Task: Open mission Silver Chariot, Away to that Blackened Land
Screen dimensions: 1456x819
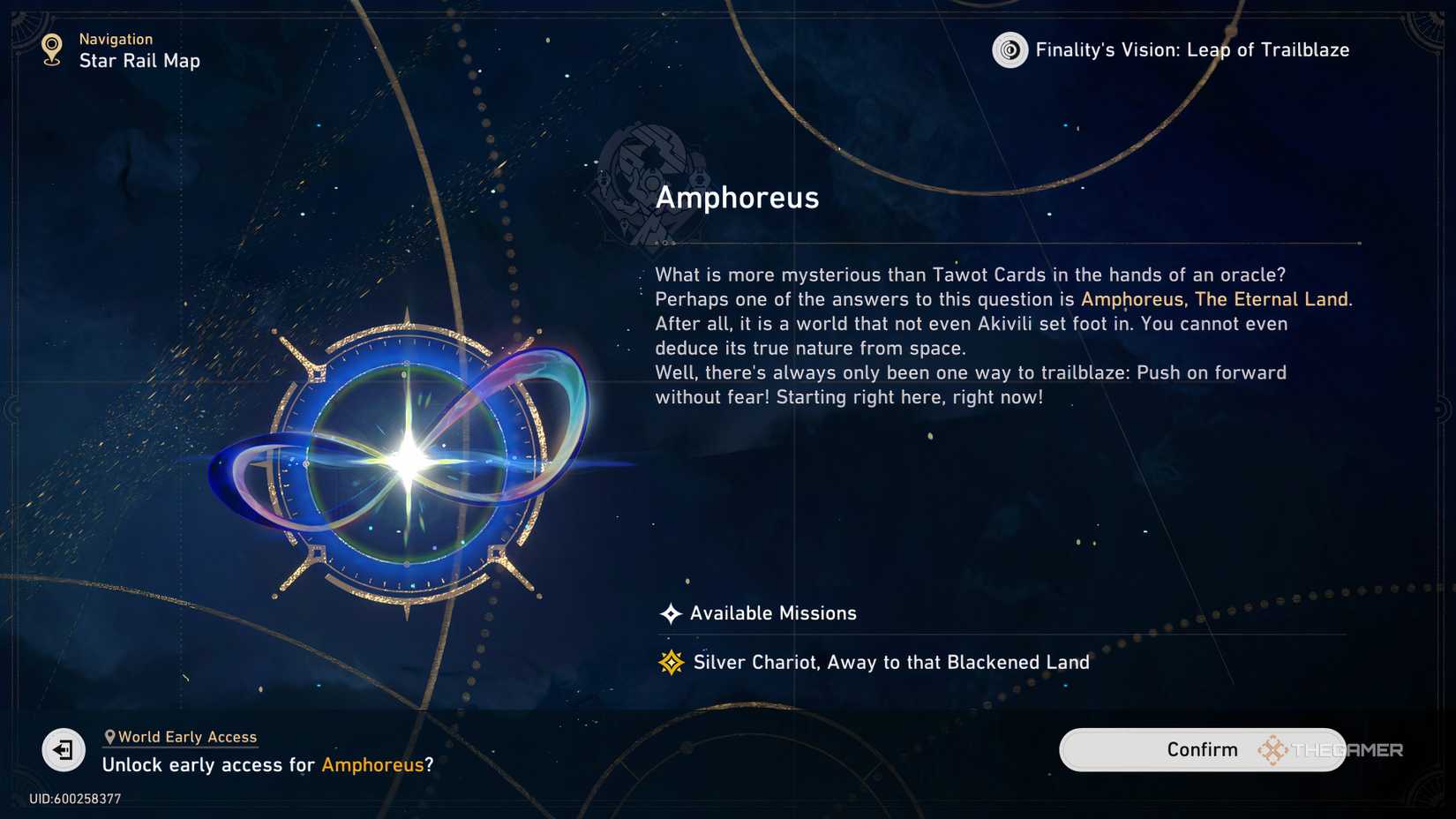Action: (890, 661)
